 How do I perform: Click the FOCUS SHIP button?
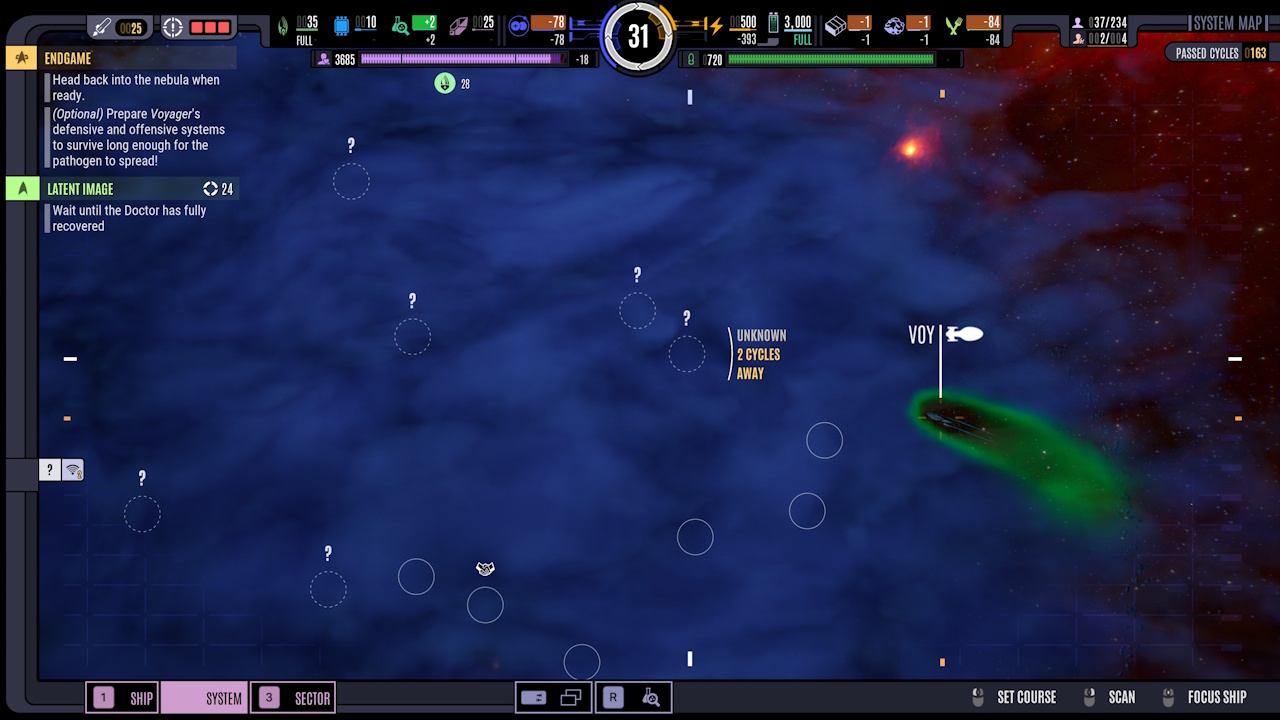[1216, 697]
